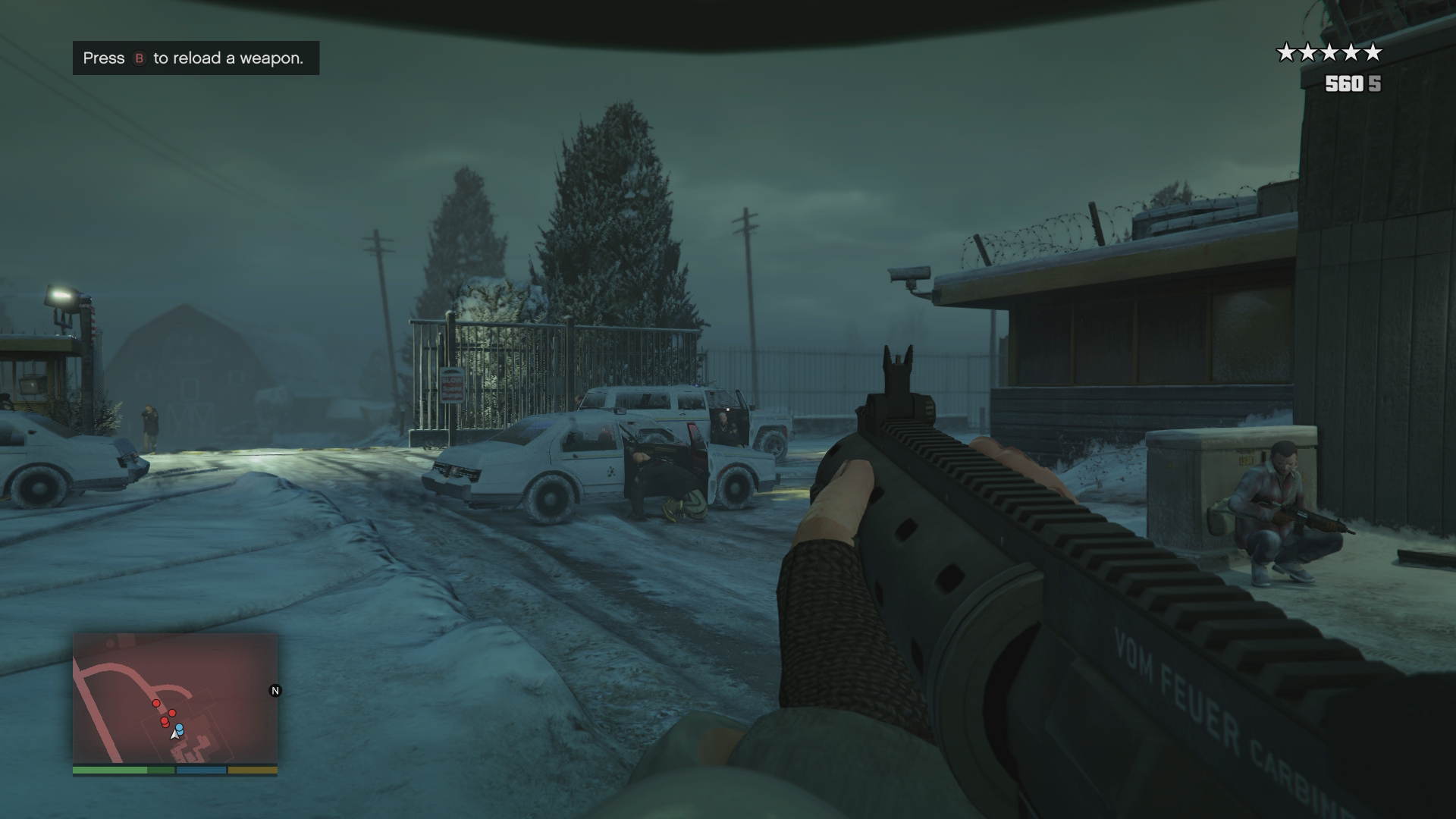The image size is (1456, 819).
Task: Click the north compass marker on minimap
Action: 275,691
